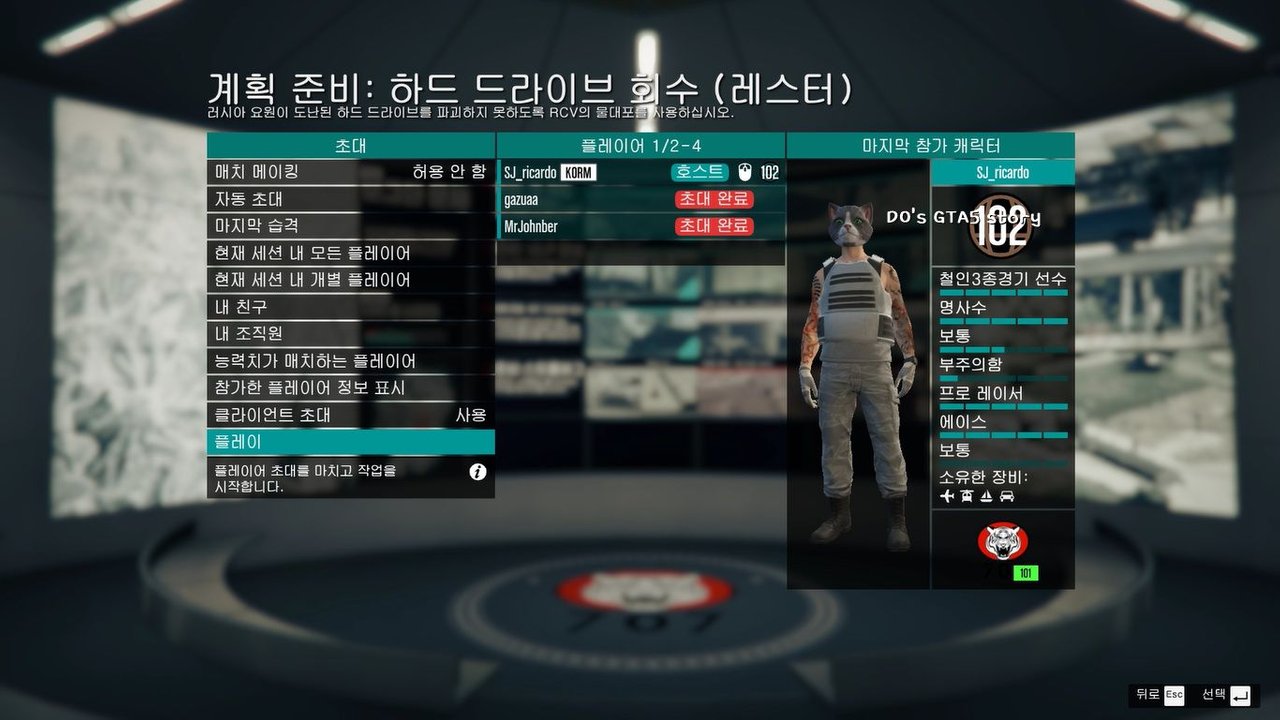Viewport: 1280px width, 720px height.
Task: Select invited player MrJohnber row
Action: click(640, 226)
